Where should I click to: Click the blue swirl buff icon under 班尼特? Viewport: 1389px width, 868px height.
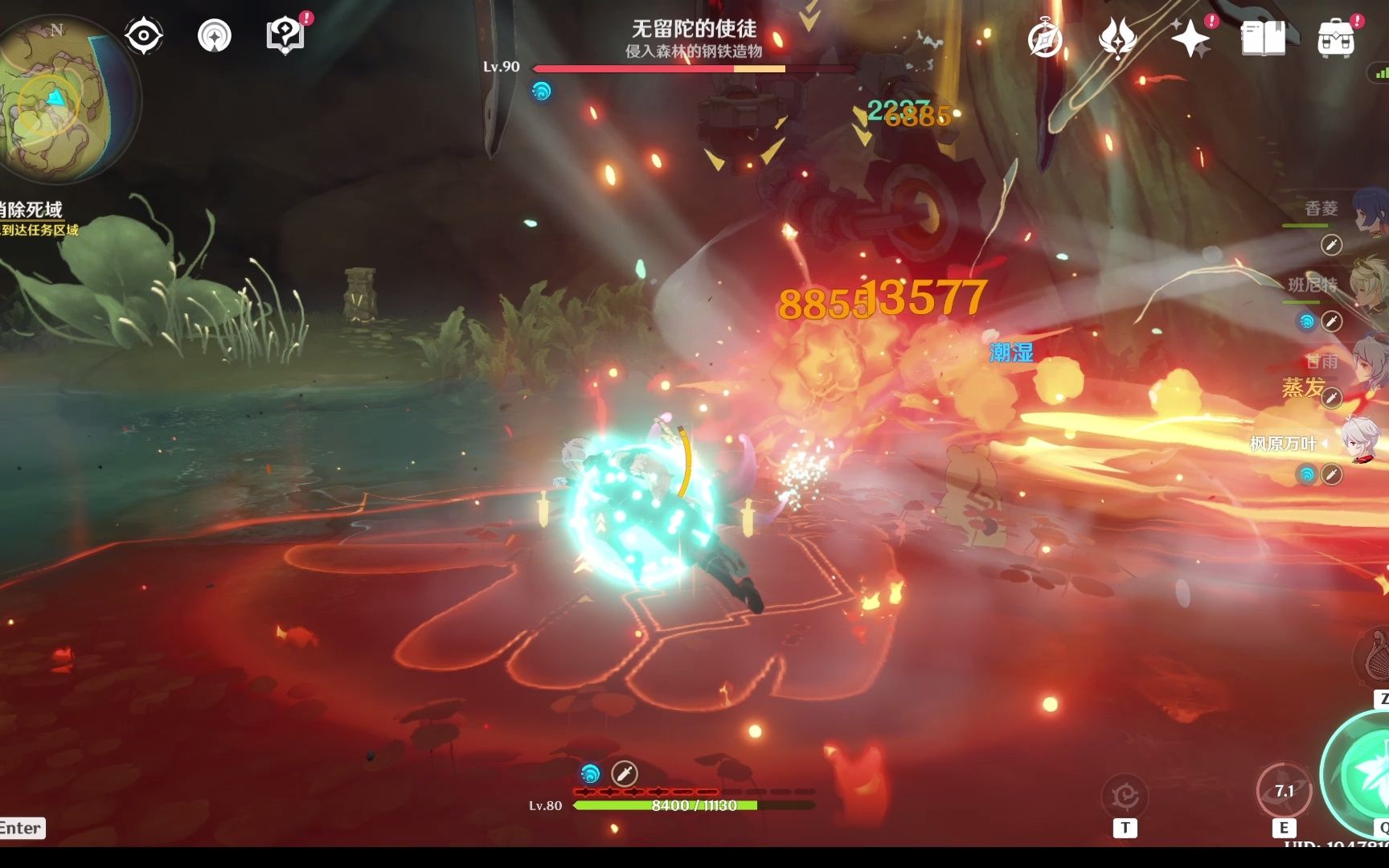[1308, 319]
